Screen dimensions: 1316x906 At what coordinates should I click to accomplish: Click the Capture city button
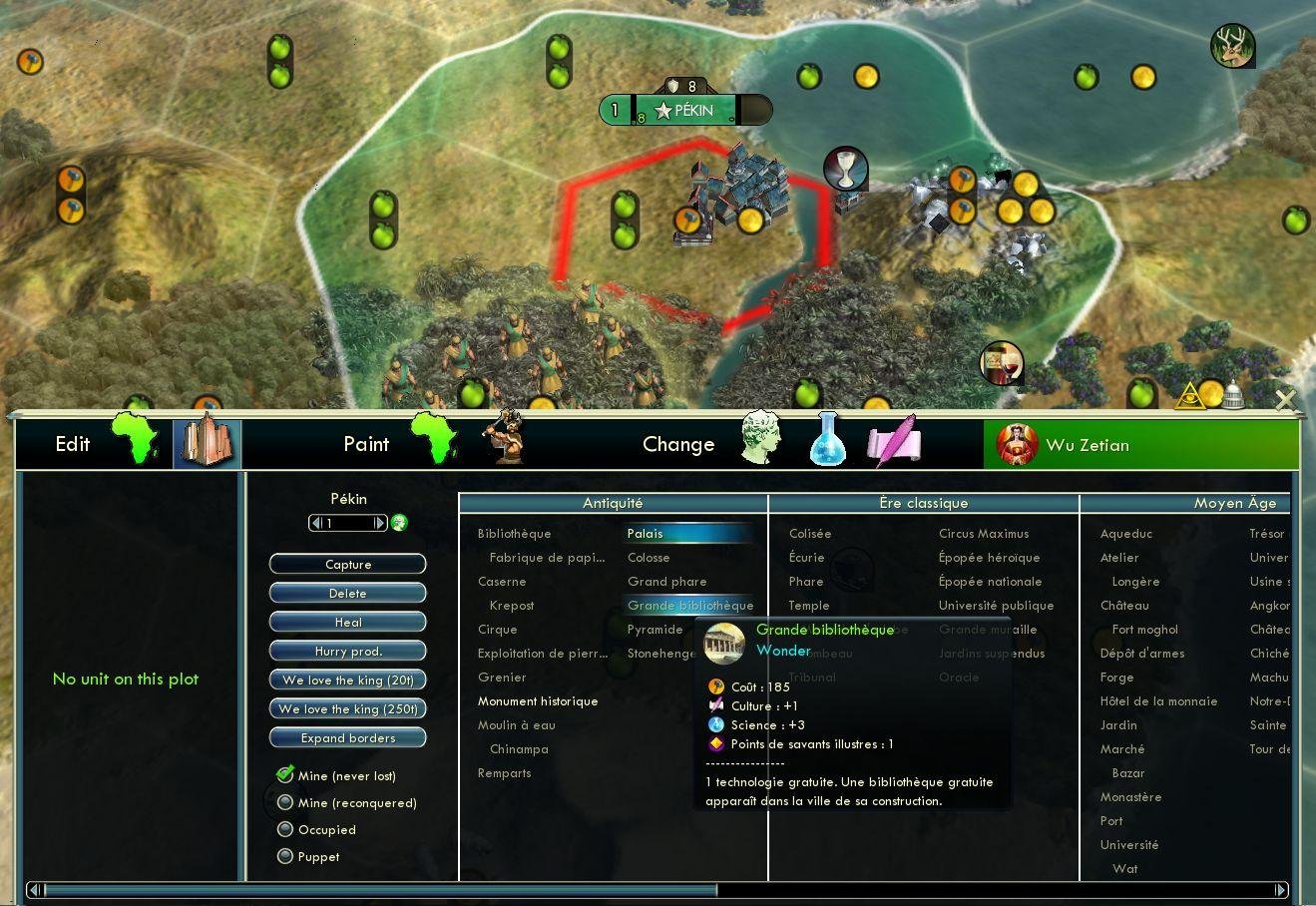pos(347,565)
